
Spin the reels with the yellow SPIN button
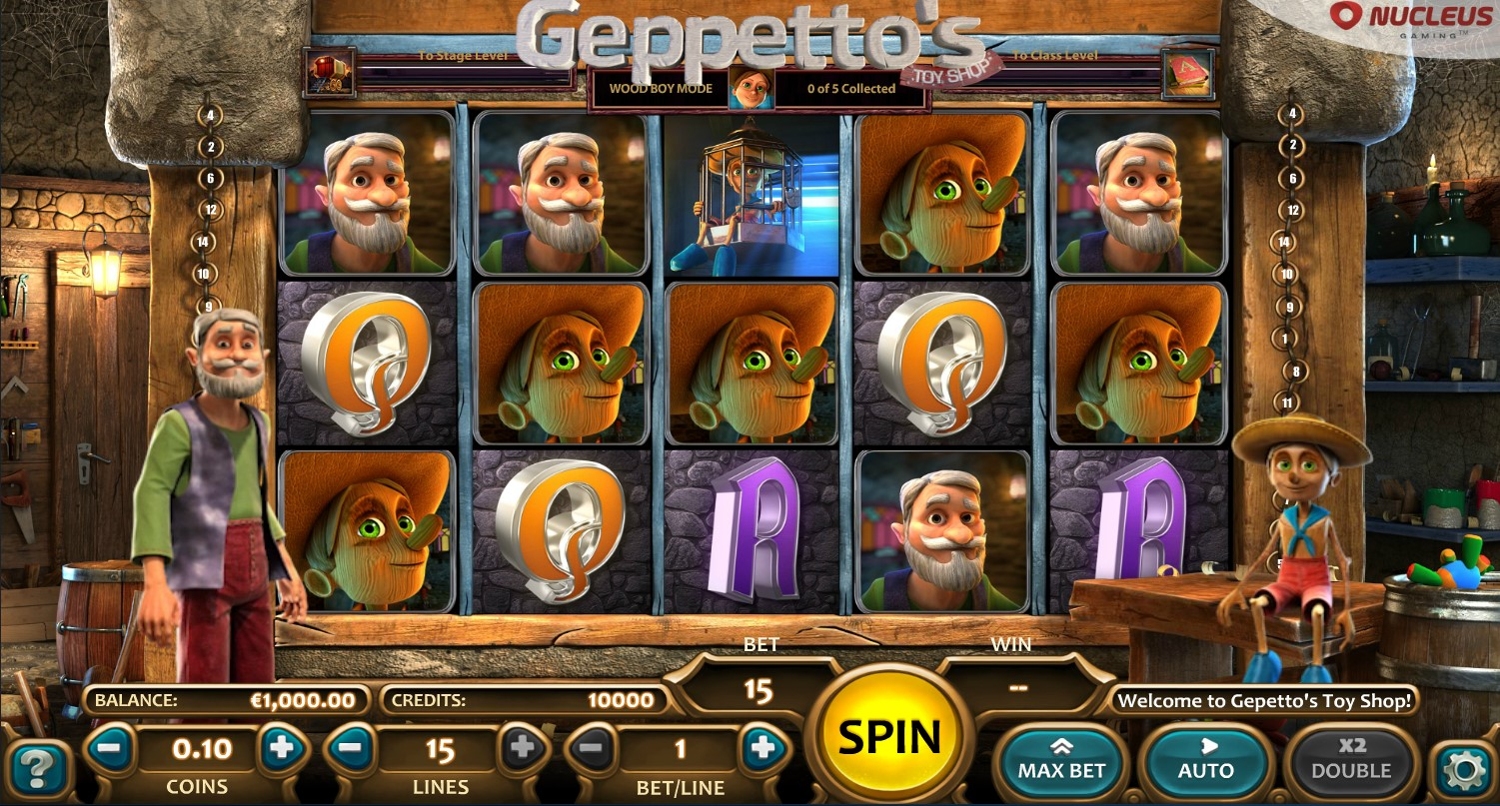pos(889,737)
